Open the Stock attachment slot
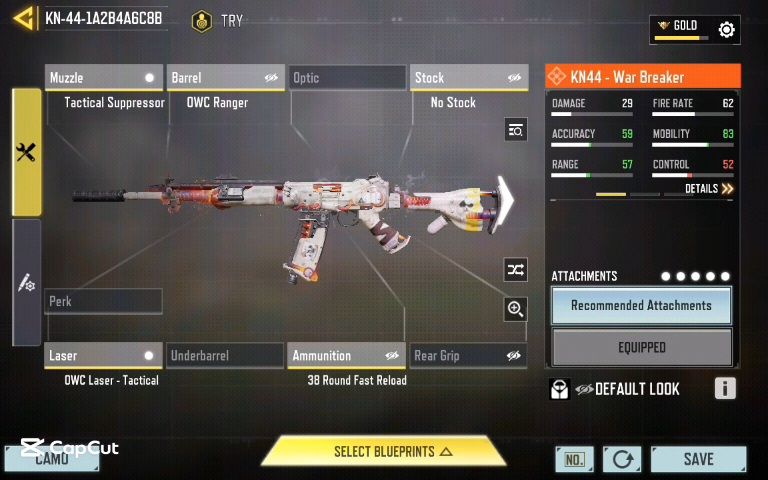Viewport: 768px width, 480px height. click(469, 78)
